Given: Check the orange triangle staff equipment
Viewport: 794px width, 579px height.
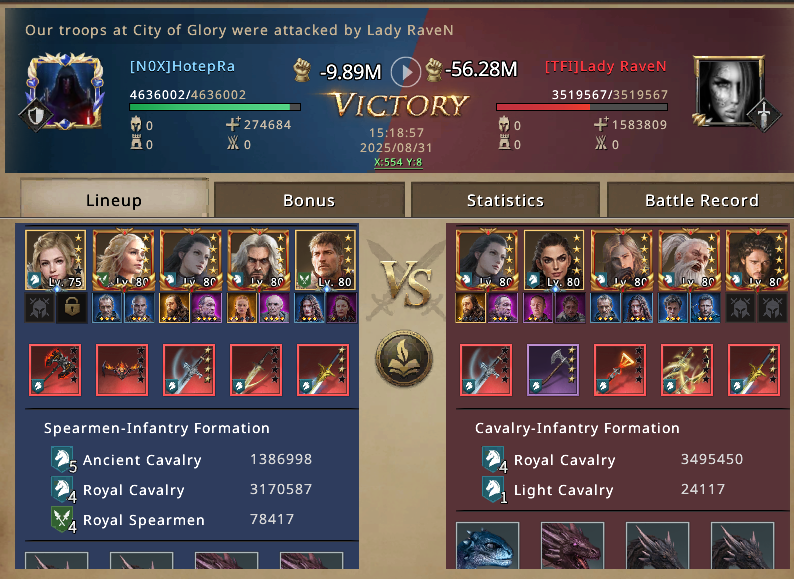Looking at the screenshot, I should (620, 370).
